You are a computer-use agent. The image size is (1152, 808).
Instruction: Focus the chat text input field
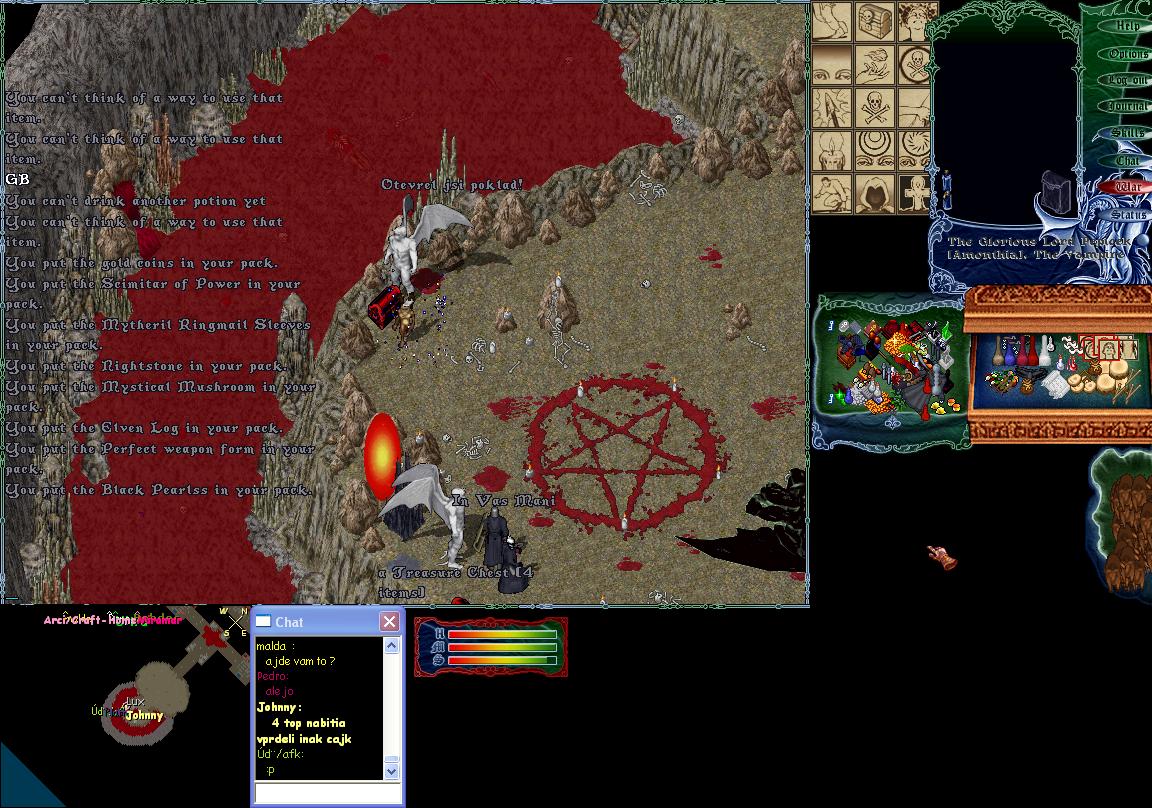(327, 792)
